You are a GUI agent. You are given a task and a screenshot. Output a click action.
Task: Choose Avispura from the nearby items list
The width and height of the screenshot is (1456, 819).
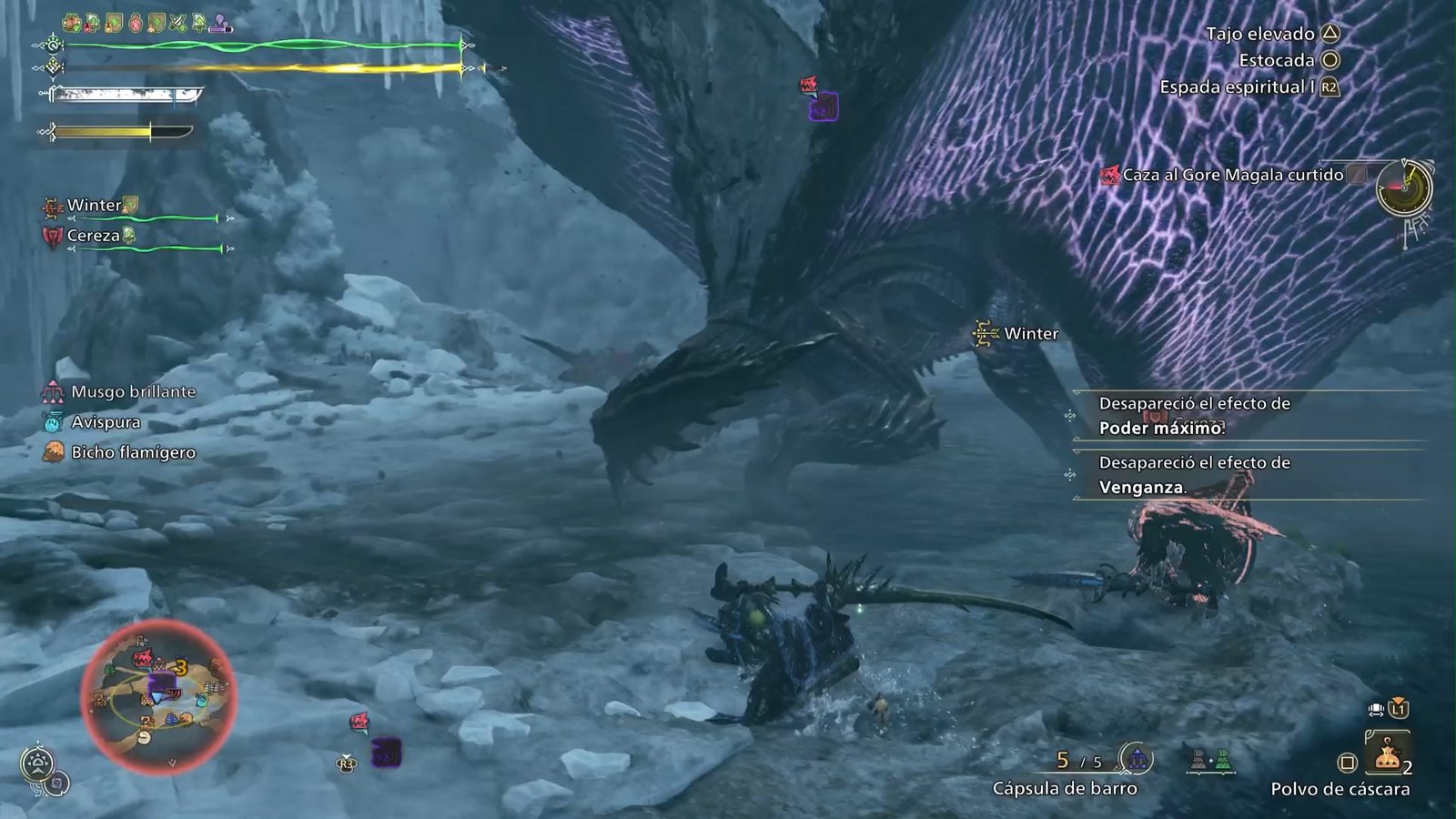(x=106, y=422)
